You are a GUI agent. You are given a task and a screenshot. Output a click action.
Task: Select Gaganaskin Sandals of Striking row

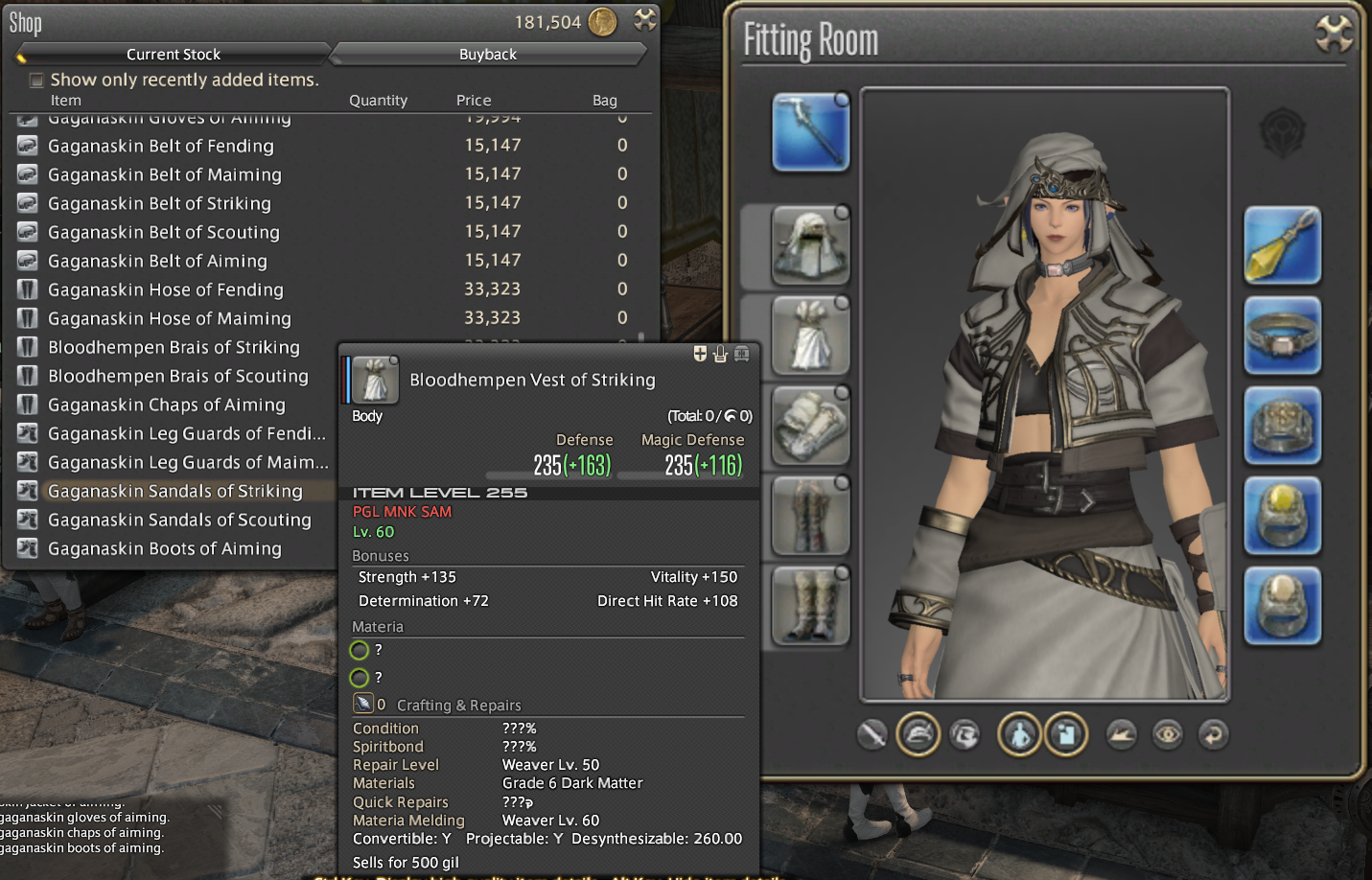pyautogui.click(x=175, y=491)
